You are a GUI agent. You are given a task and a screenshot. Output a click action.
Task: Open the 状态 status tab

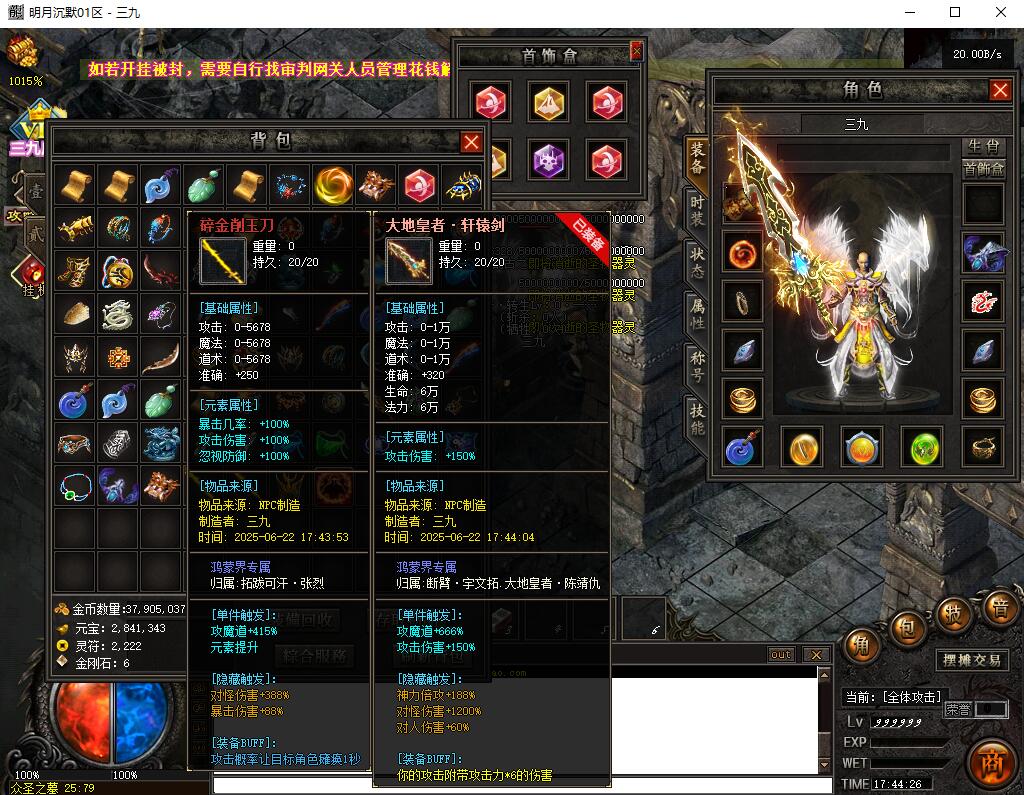click(697, 261)
